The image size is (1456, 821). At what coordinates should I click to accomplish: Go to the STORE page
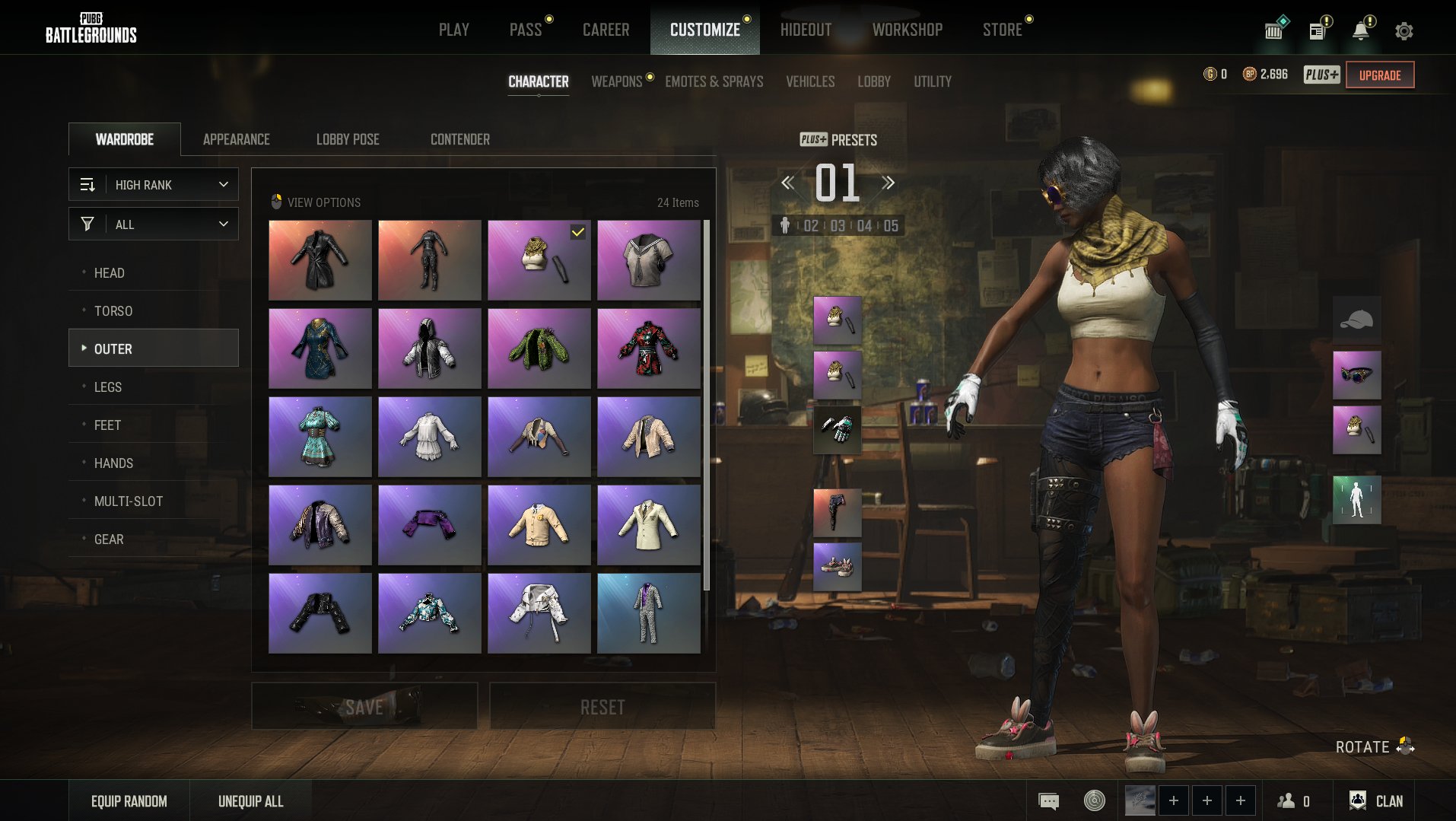pos(1002,30)
